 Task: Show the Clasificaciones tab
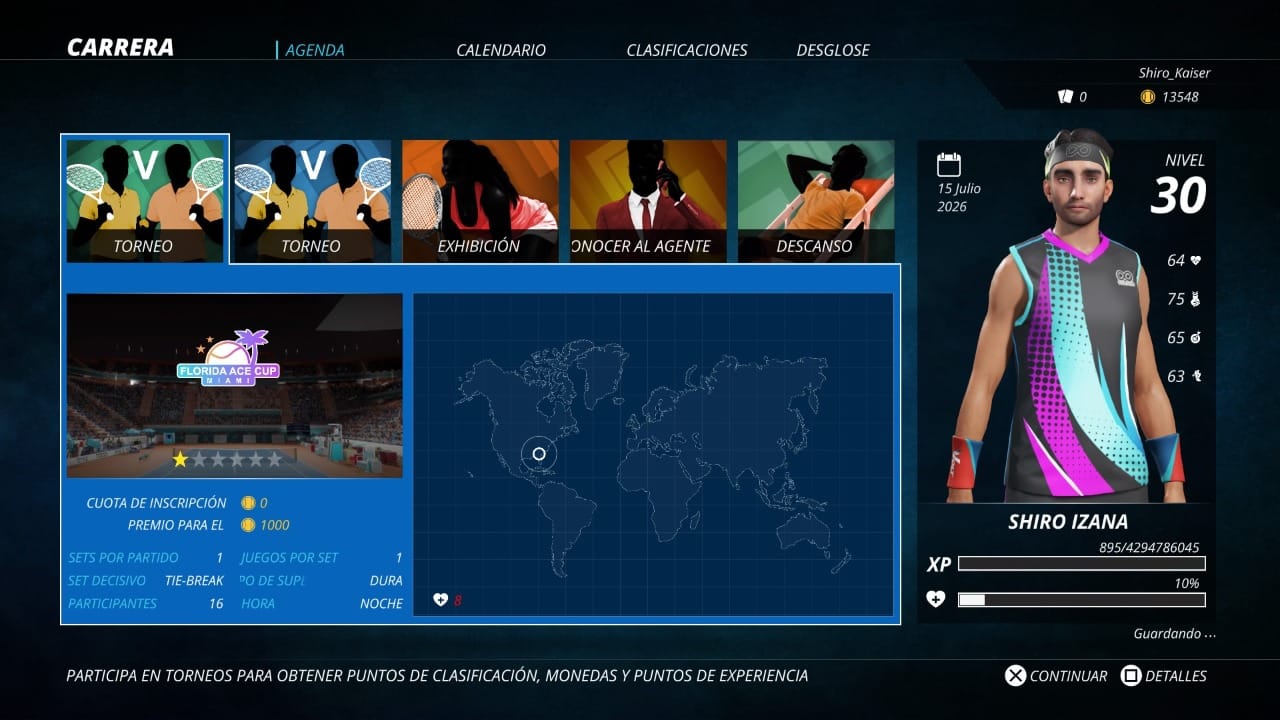point(686,50)
